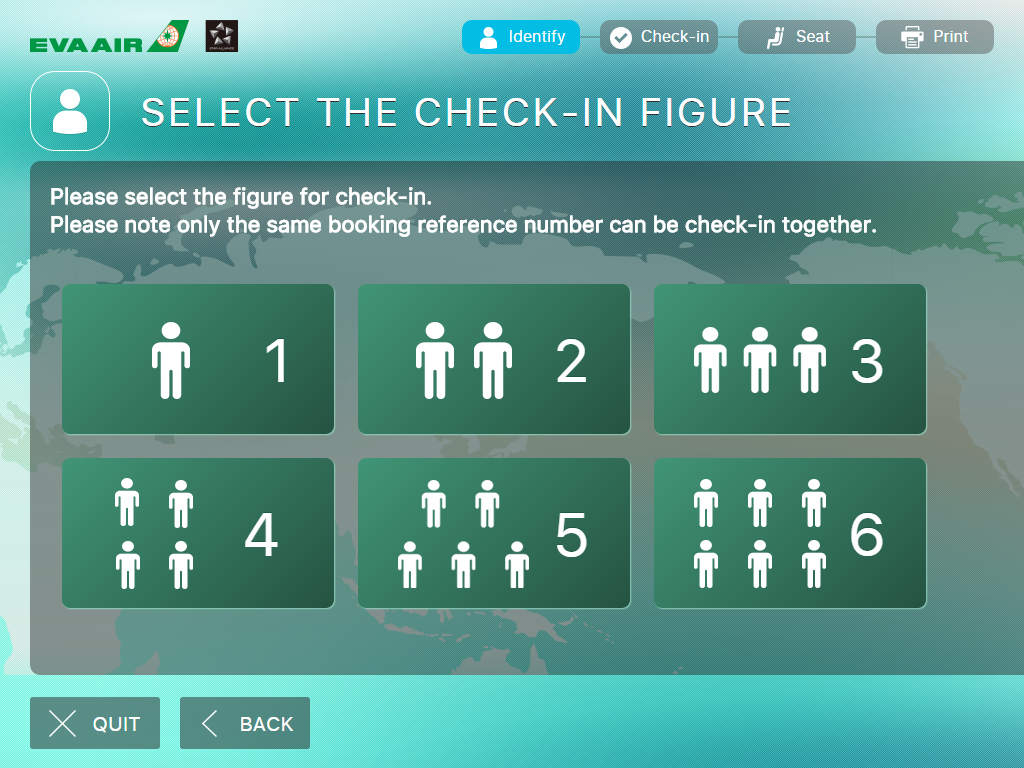This screenshot has width=1024, height=768.
Task: Click the Star Alliance logo
Action: point(221,36)
